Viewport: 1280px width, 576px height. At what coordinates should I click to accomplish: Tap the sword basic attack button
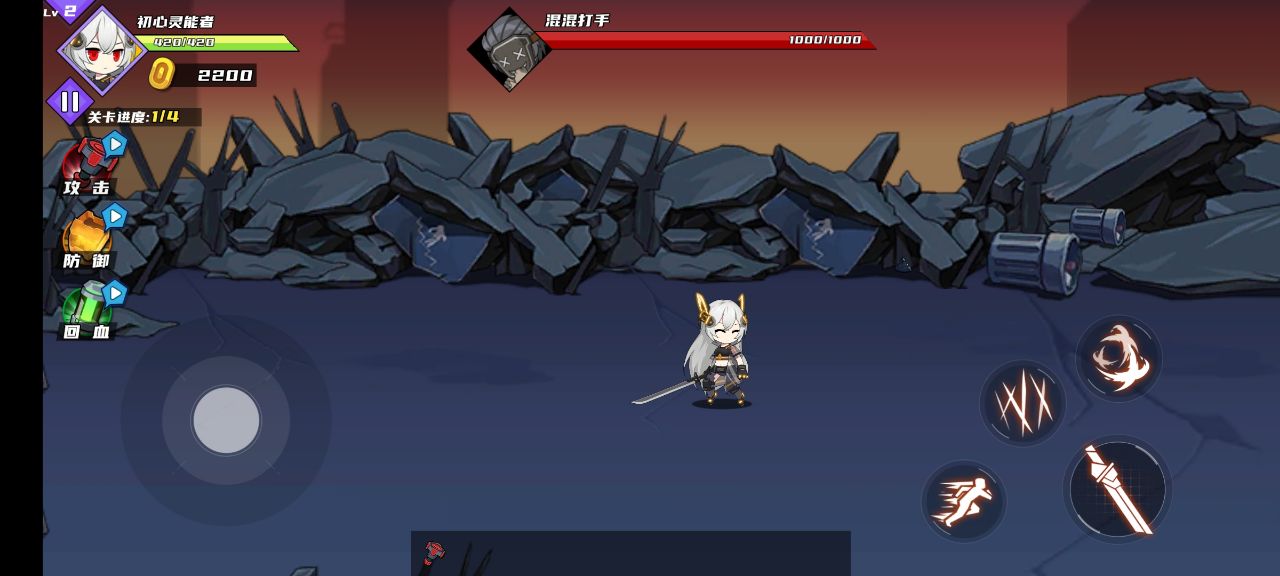(1117, 489)
